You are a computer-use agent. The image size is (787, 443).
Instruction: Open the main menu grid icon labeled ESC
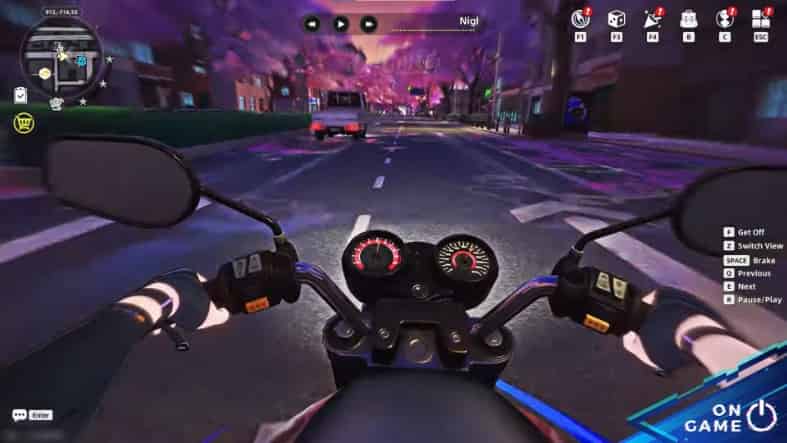761,19
